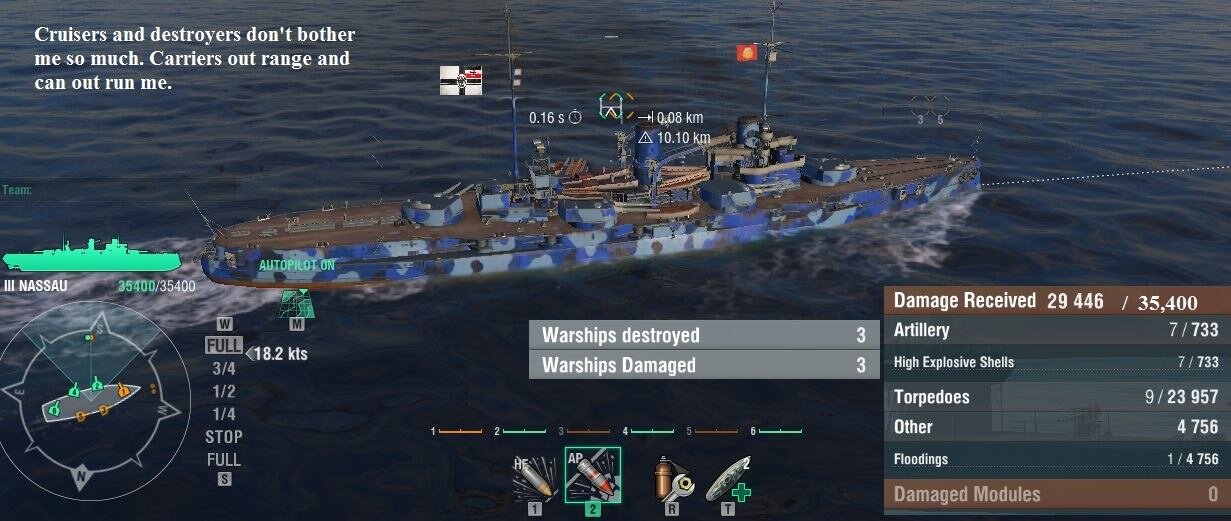This screenshot has width=1231, height=521.
Task: Use the Repair Party consumable
Action: click(x=728, y=480)
